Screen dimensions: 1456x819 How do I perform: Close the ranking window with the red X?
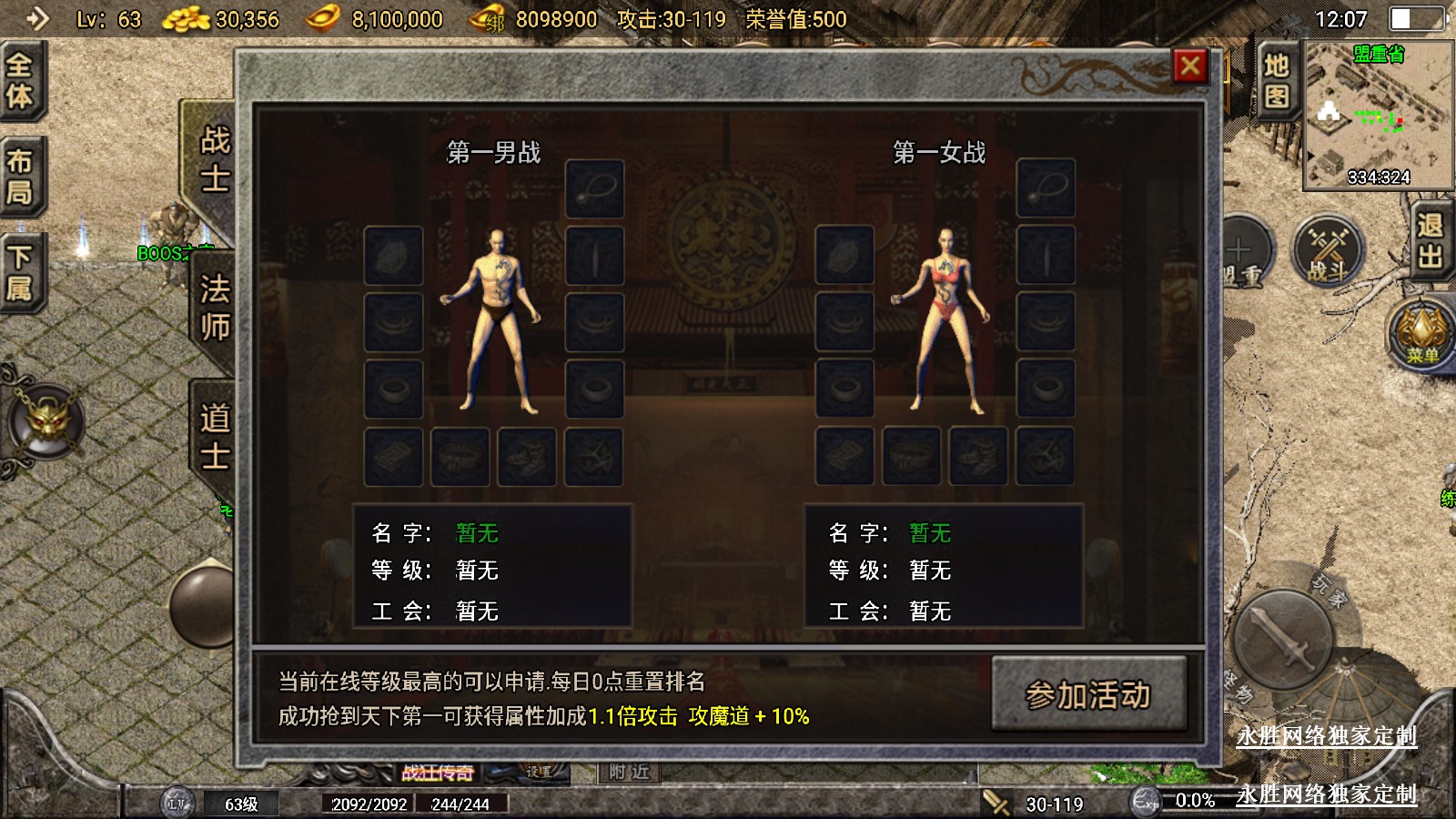[x=1190, y=66]
